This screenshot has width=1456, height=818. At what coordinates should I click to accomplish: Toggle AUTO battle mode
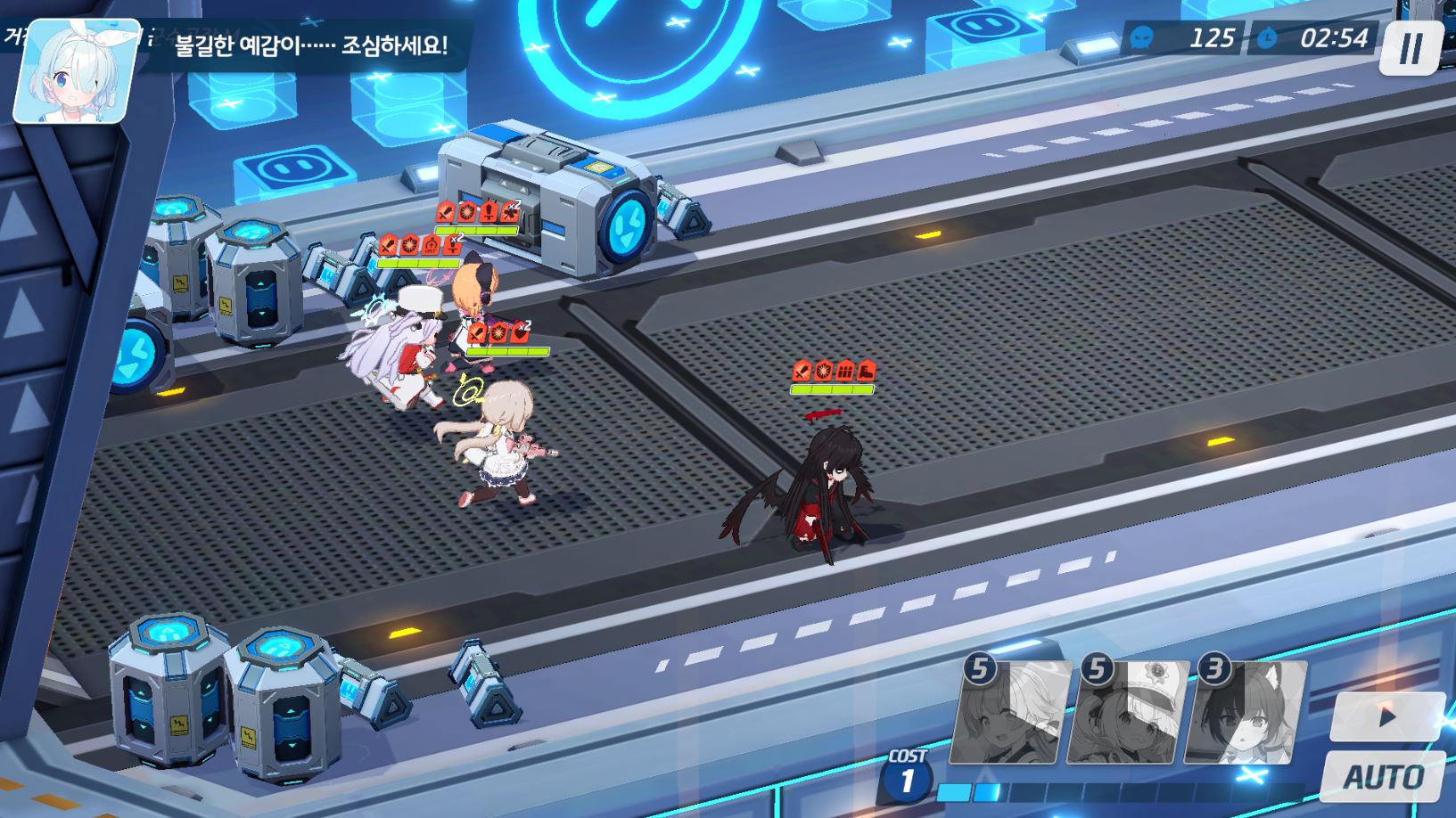(1383, 776)
